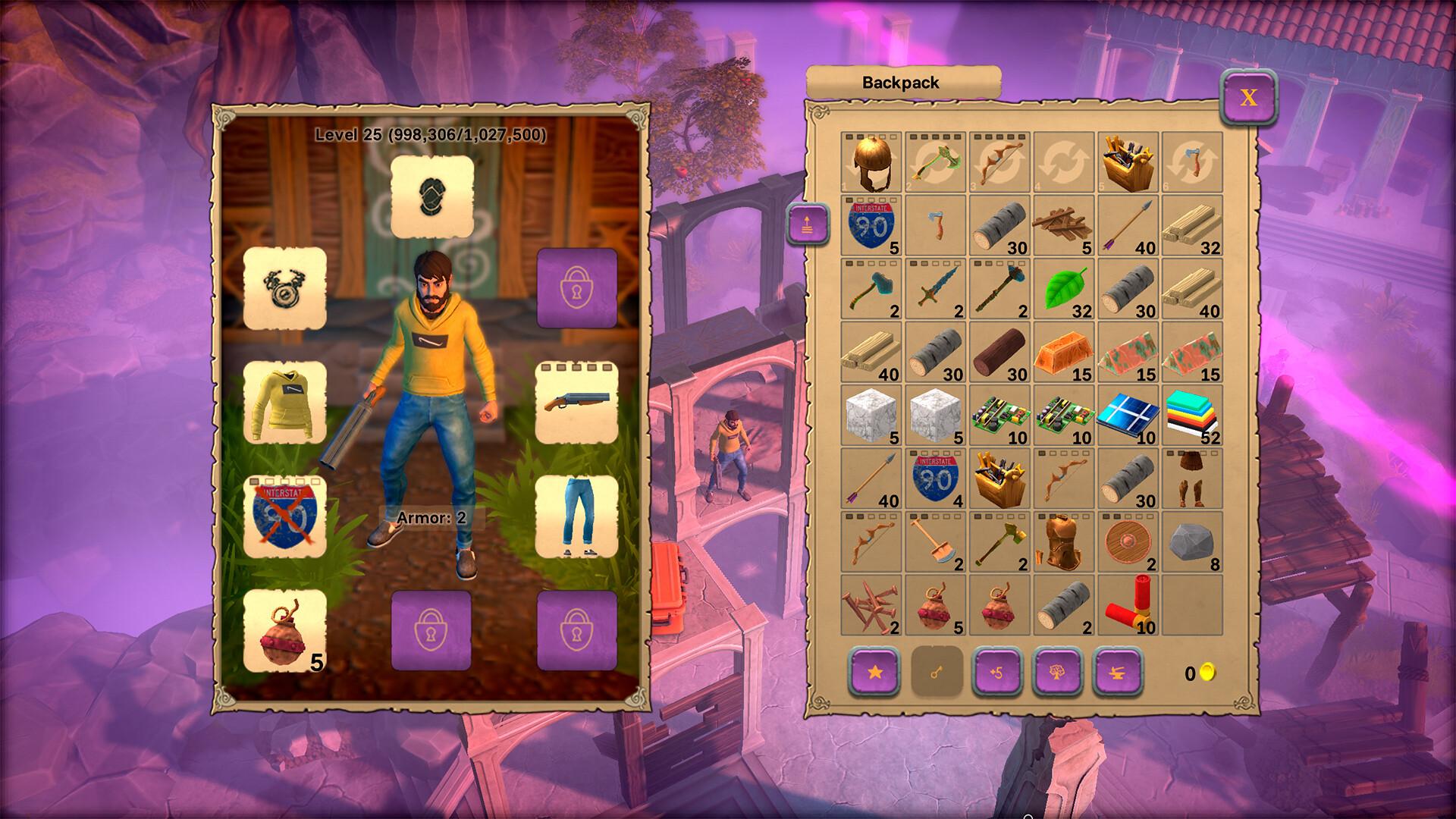1456x819 pixels.
Task: Click the empty helmet equipment slot
Action: point(431,196)
